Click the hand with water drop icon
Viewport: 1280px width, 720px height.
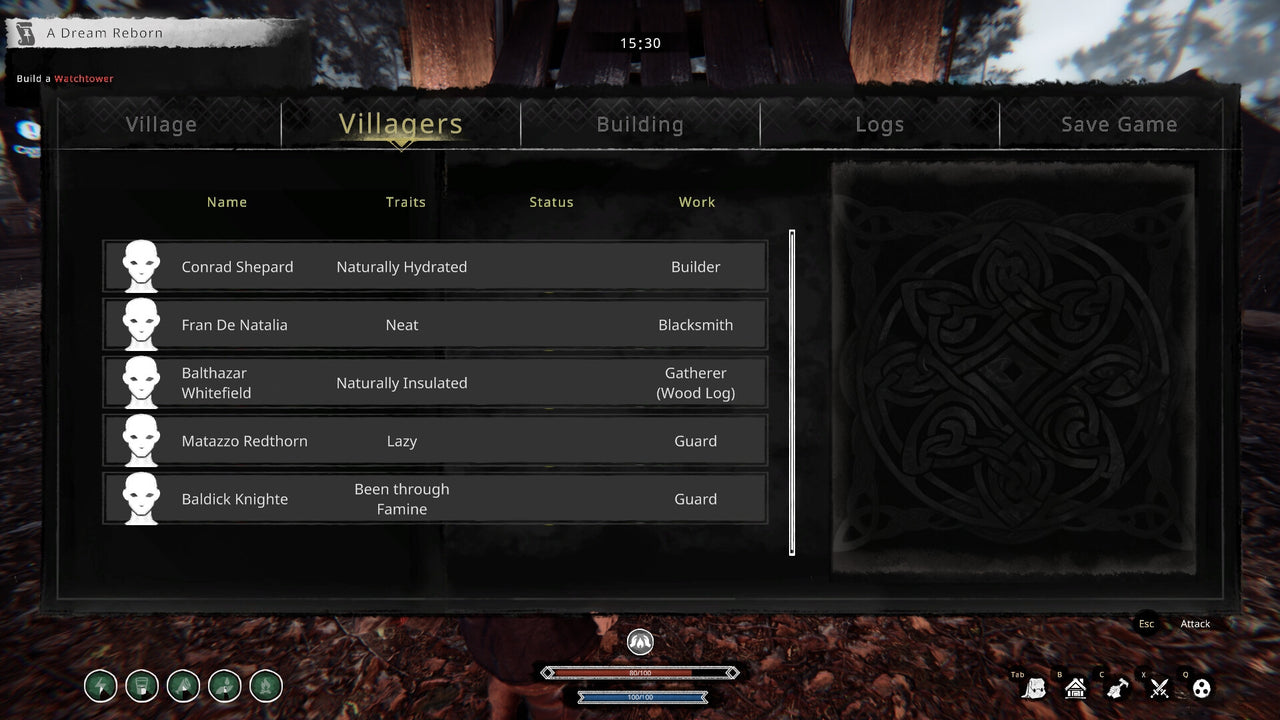point(224,686)
